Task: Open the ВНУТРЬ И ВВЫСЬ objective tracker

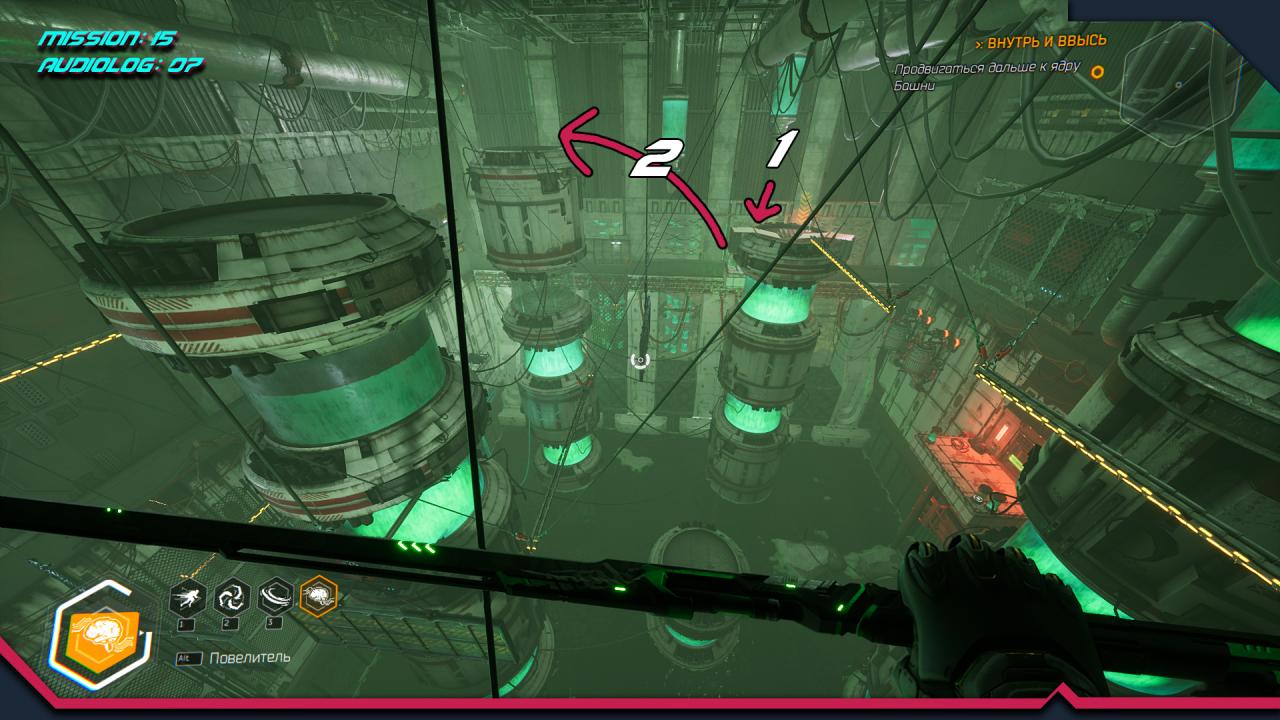Action: coord(1040,41)
